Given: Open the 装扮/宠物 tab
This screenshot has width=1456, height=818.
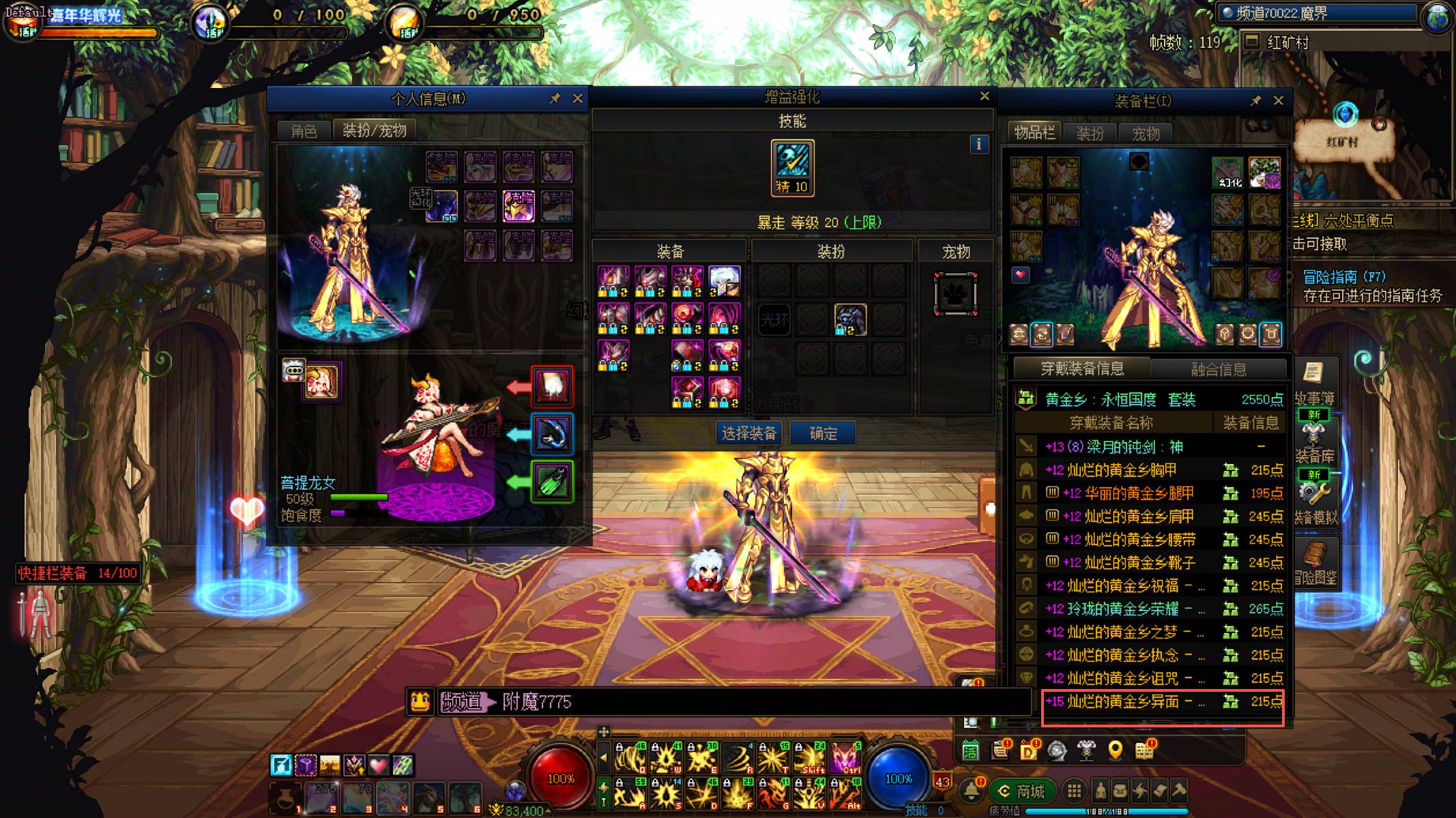Looking at the screenshot, I should tap(374, 130).
